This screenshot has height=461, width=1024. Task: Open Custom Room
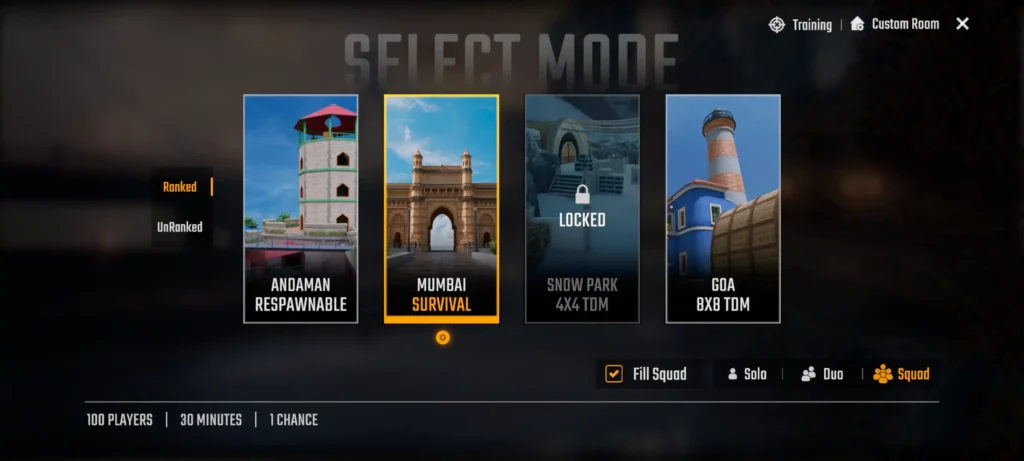coord(895,24)
